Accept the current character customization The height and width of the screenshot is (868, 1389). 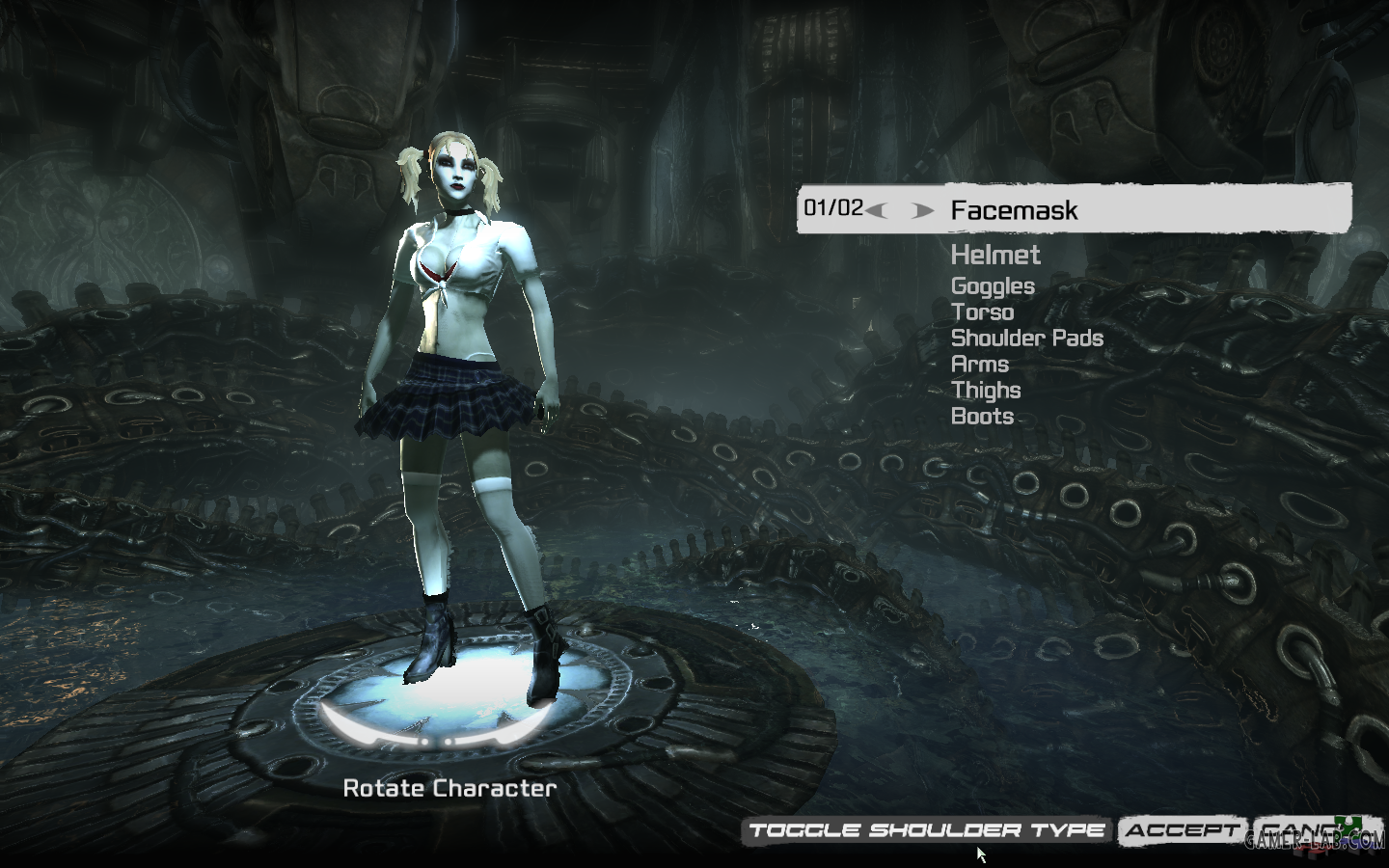point(1179,828)
